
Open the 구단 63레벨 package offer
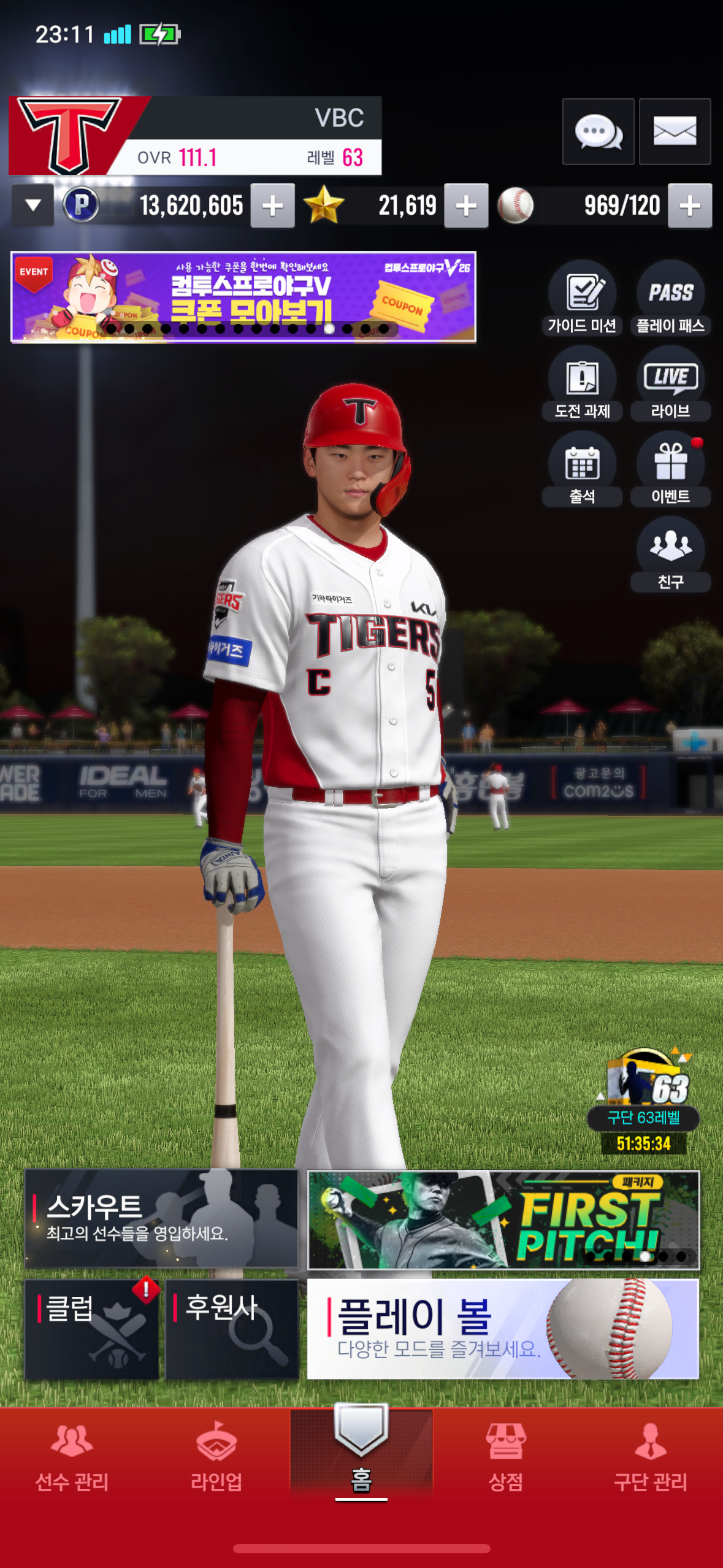[643, 1098]
